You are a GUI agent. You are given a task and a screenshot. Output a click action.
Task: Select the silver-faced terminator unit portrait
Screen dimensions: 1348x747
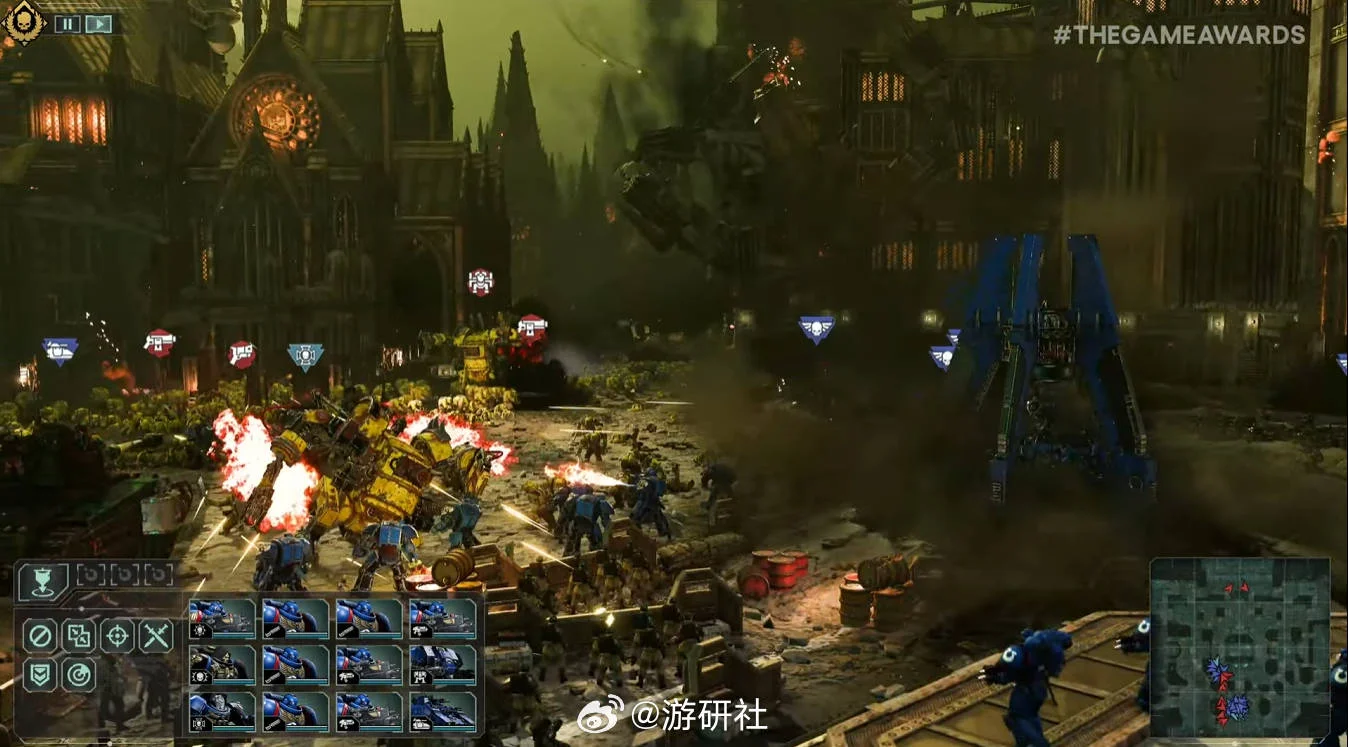point(222,711)
